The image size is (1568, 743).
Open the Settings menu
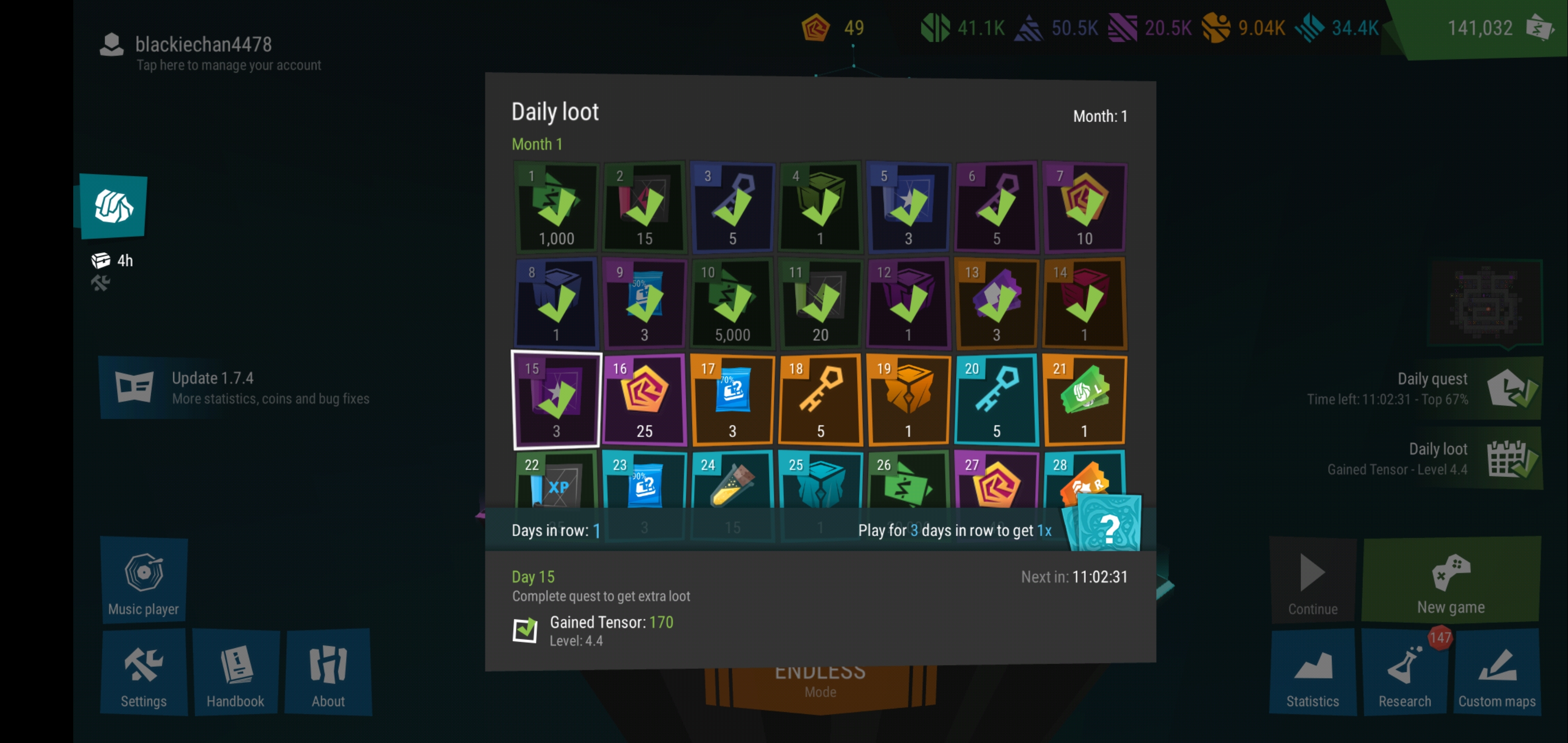(x=143, y=672)
